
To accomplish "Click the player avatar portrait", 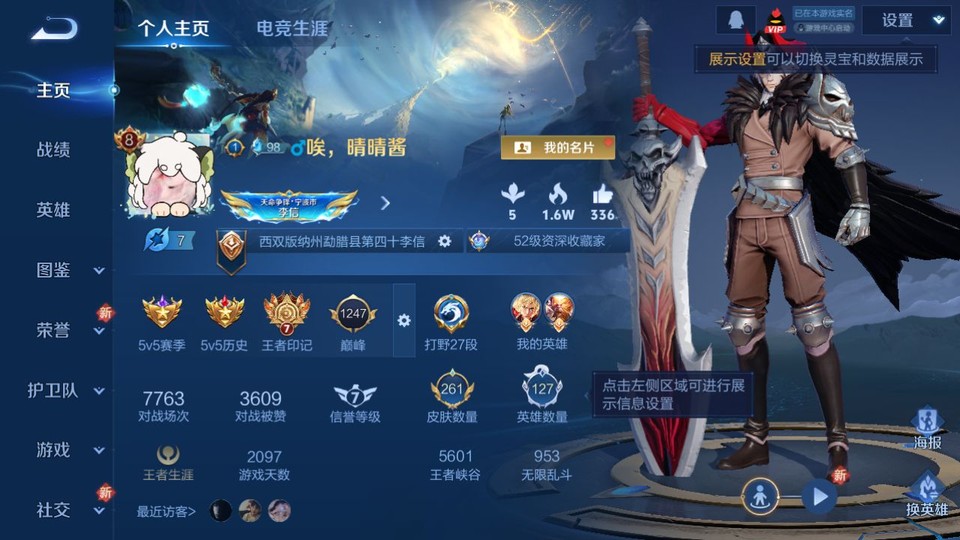I will 167,175.
